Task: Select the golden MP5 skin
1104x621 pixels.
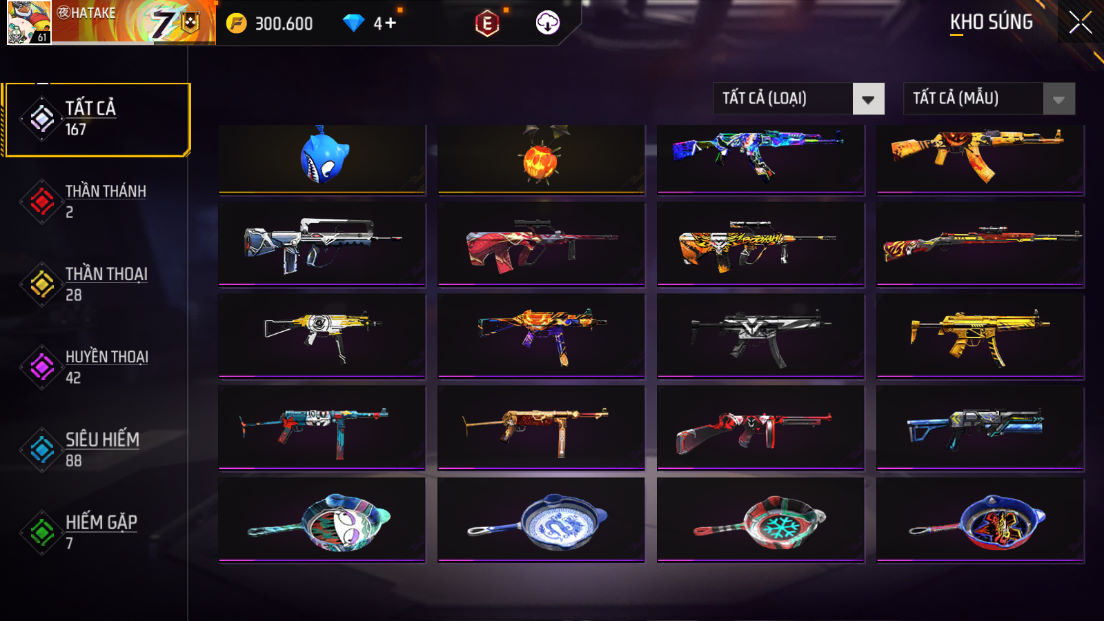Action: coord(980,336)
